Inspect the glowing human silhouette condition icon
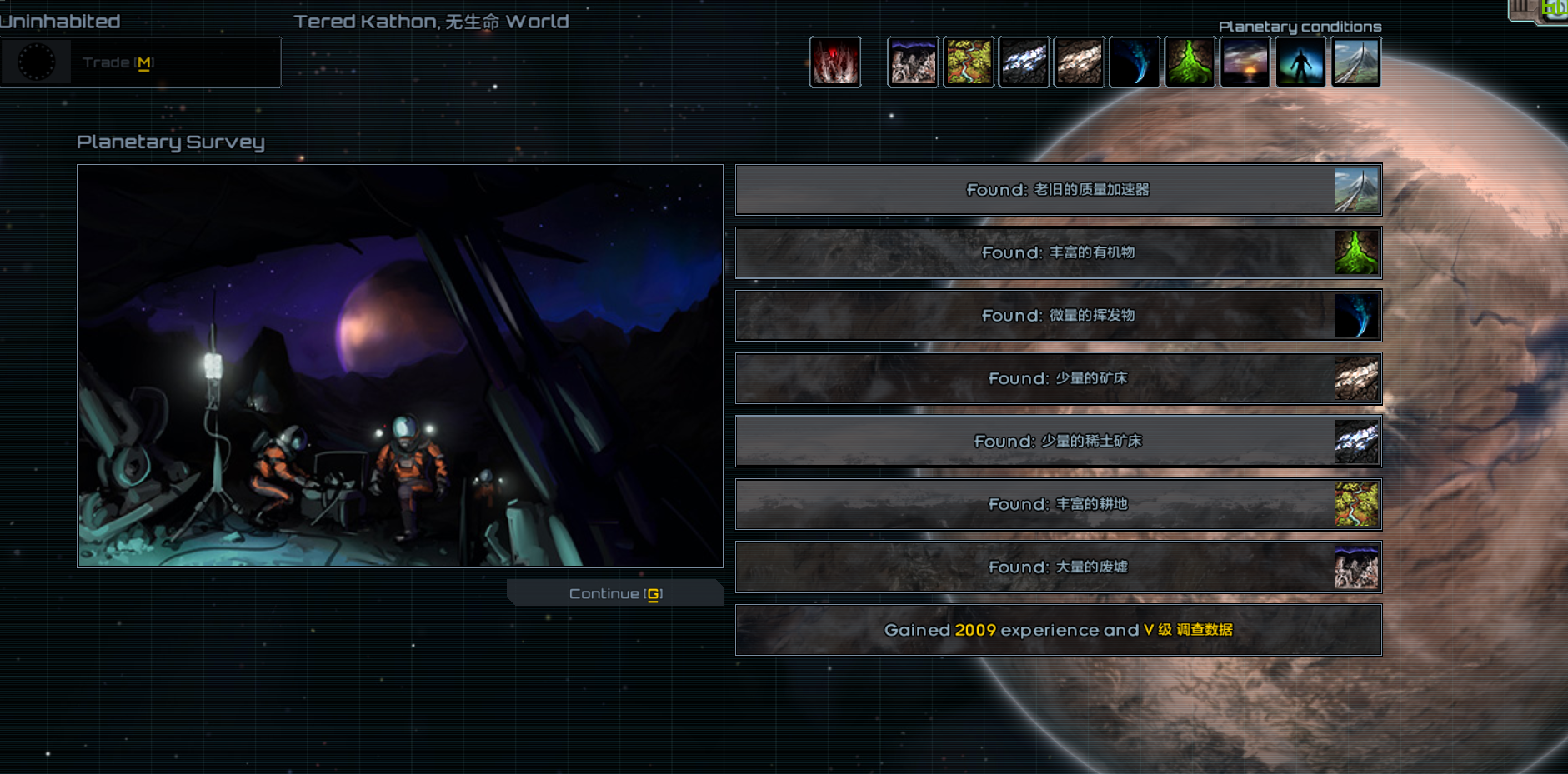This screenshot has height=774, width=1568. (1300, 62)
